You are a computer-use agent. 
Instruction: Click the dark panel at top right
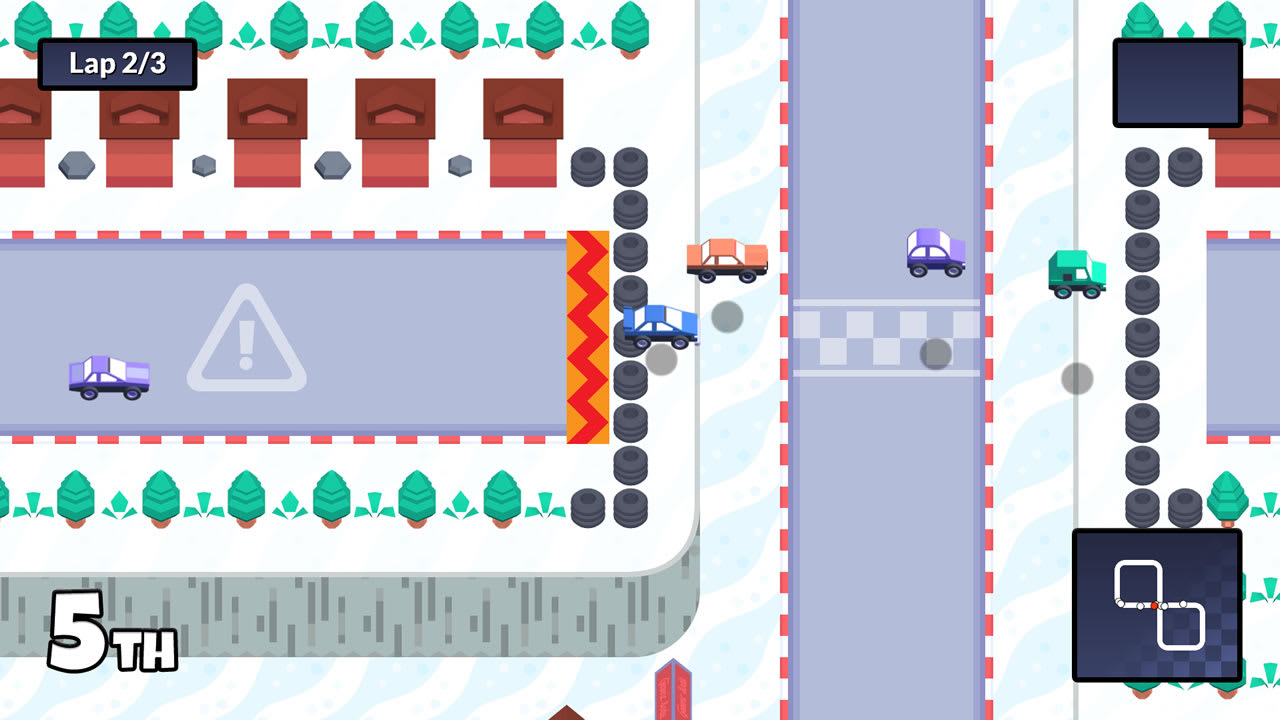[1177, 82]
